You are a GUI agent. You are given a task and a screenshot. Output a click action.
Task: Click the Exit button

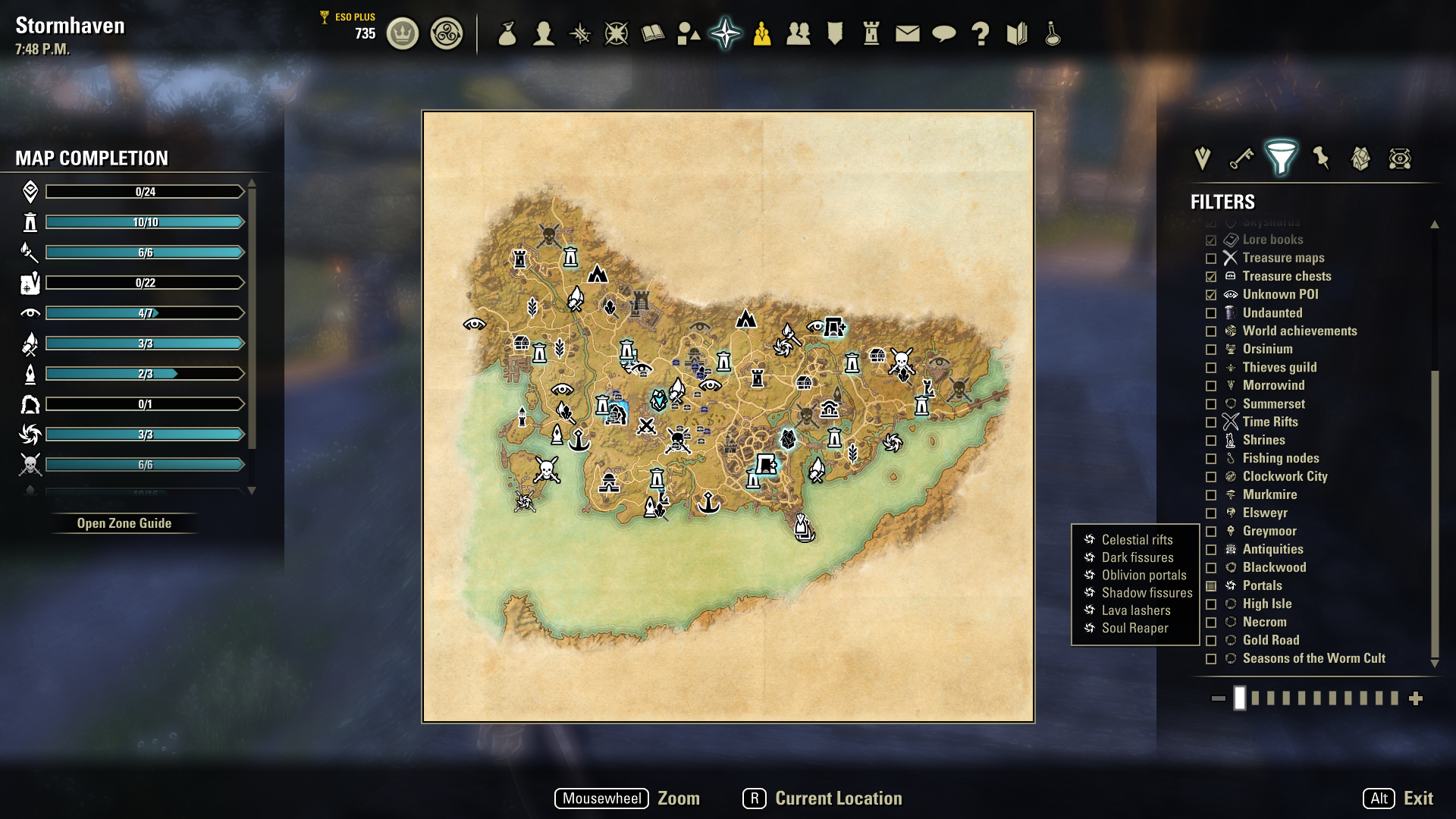(1420, 798)
